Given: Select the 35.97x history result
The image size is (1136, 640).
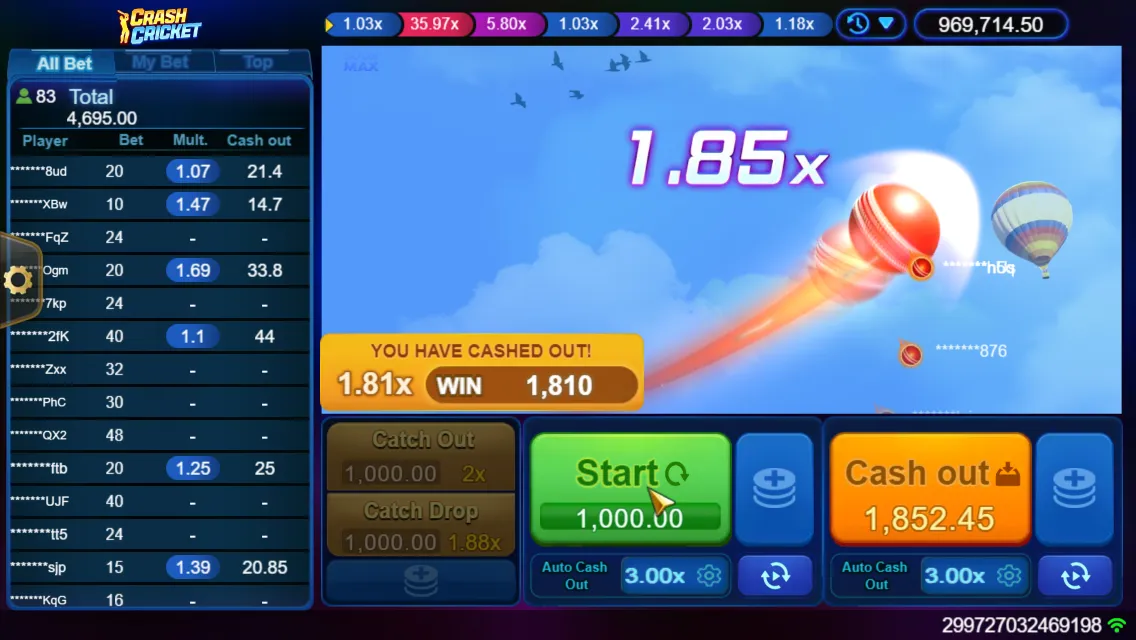Looking at the screenshot, I should click(433, 24).
